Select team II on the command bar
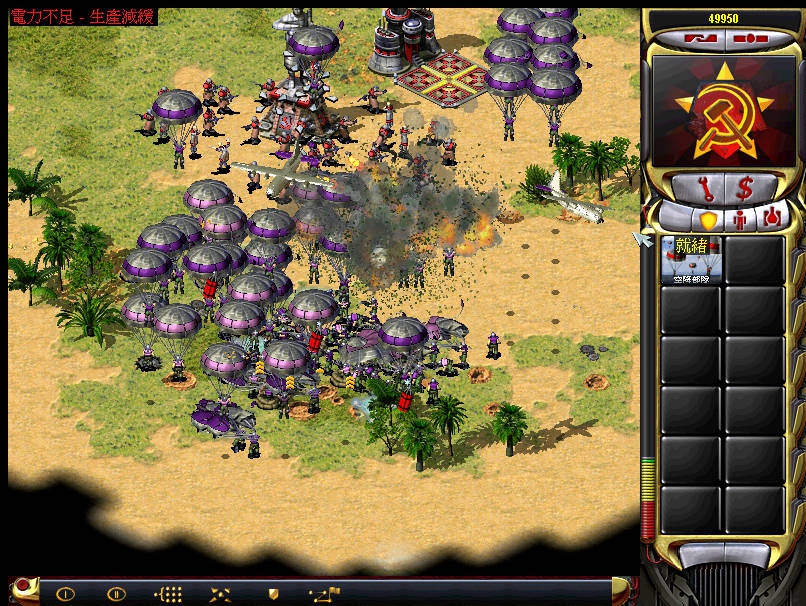 (x=116, y=593)
